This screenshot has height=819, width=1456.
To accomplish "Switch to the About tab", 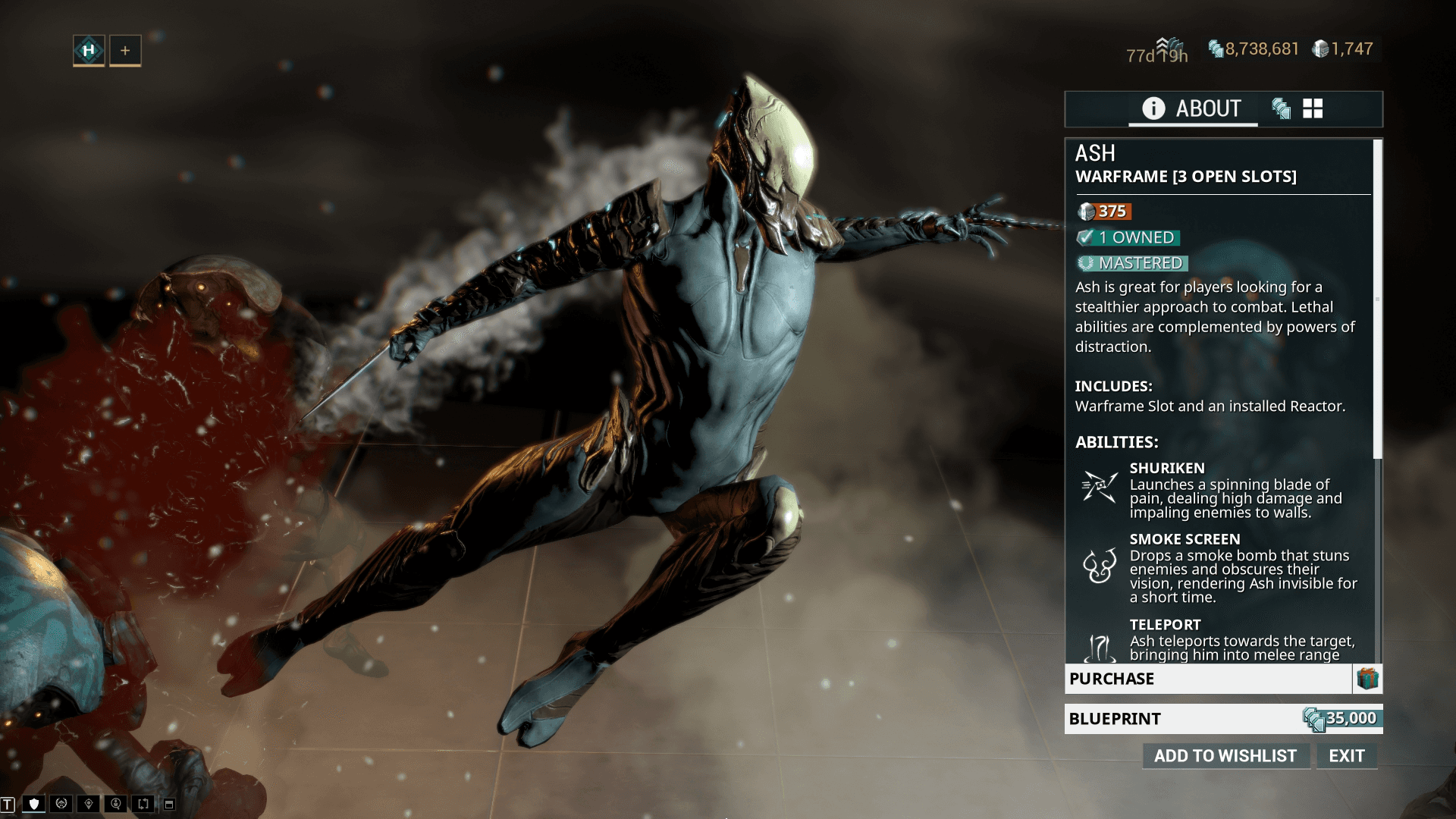I will pos(1192,108).
